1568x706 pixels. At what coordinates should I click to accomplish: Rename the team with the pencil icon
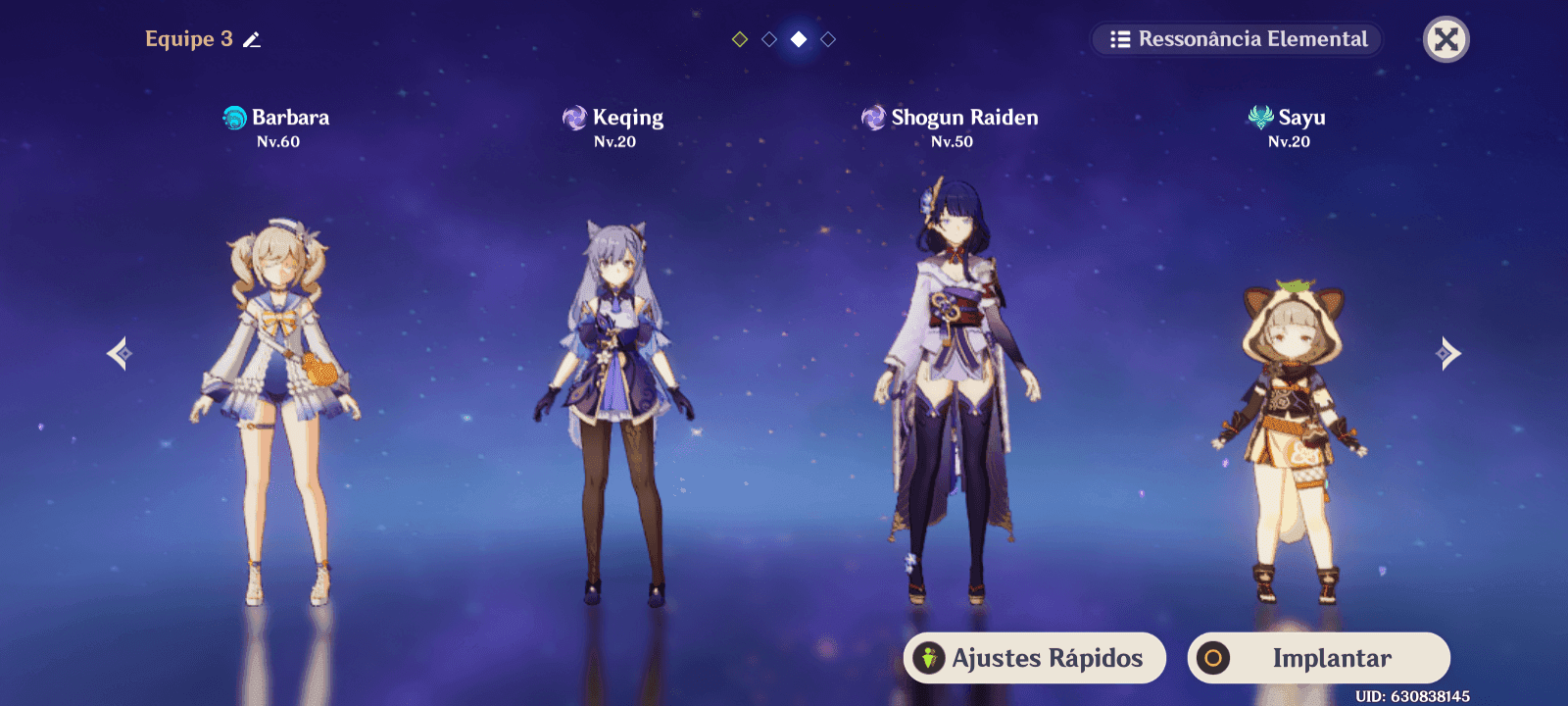click(252, 40)
